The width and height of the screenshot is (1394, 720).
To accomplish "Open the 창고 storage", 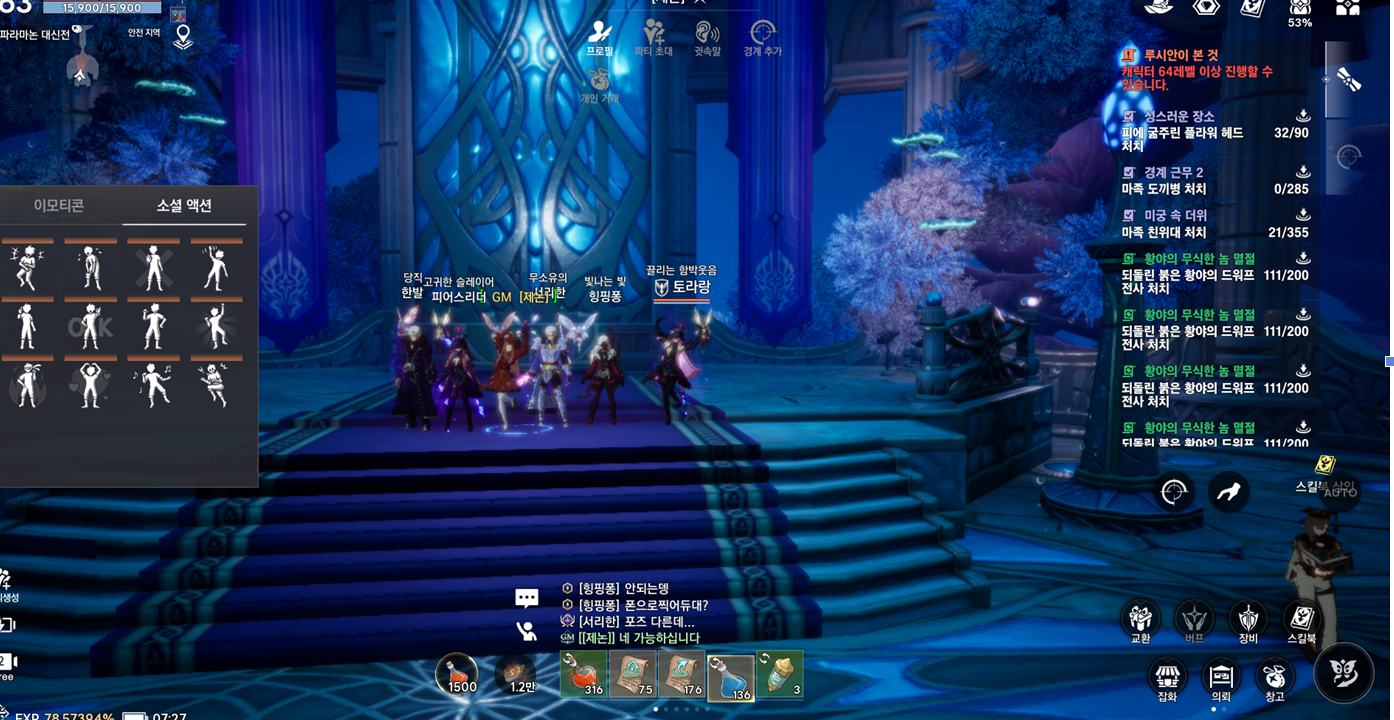I will tap(1273, 679).
